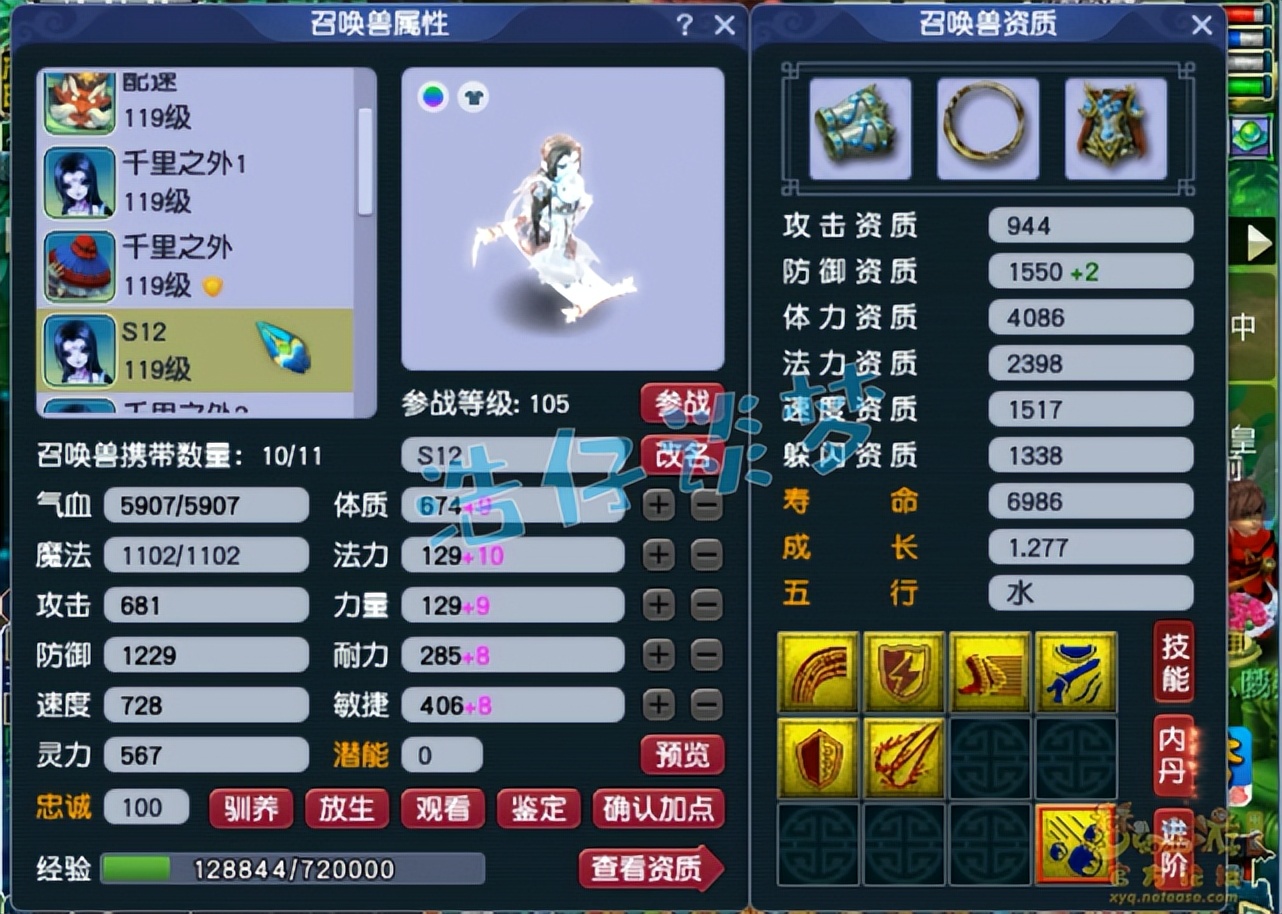Click the 参战 button

pyautogui.click(x=683, y=404)
